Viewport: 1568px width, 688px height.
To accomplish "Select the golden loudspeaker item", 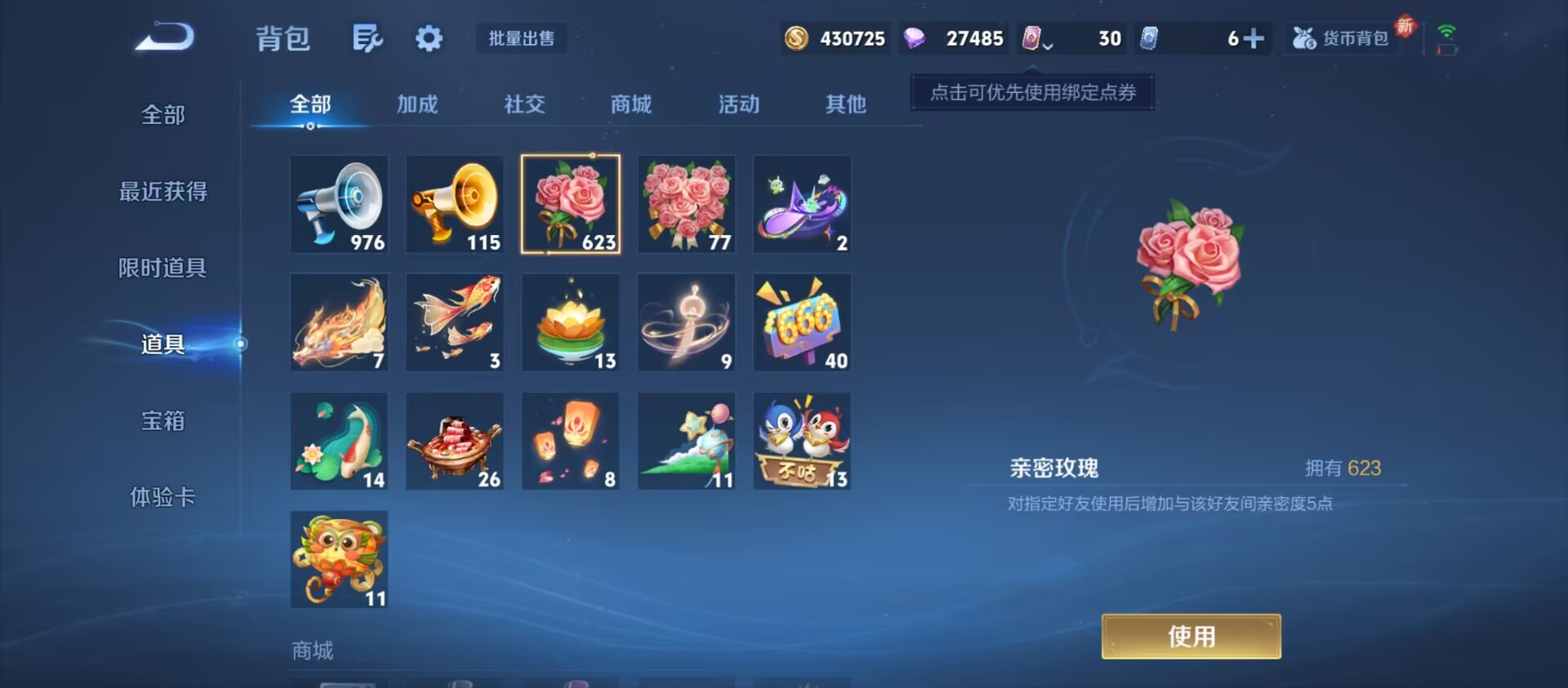I will point(455,202).
